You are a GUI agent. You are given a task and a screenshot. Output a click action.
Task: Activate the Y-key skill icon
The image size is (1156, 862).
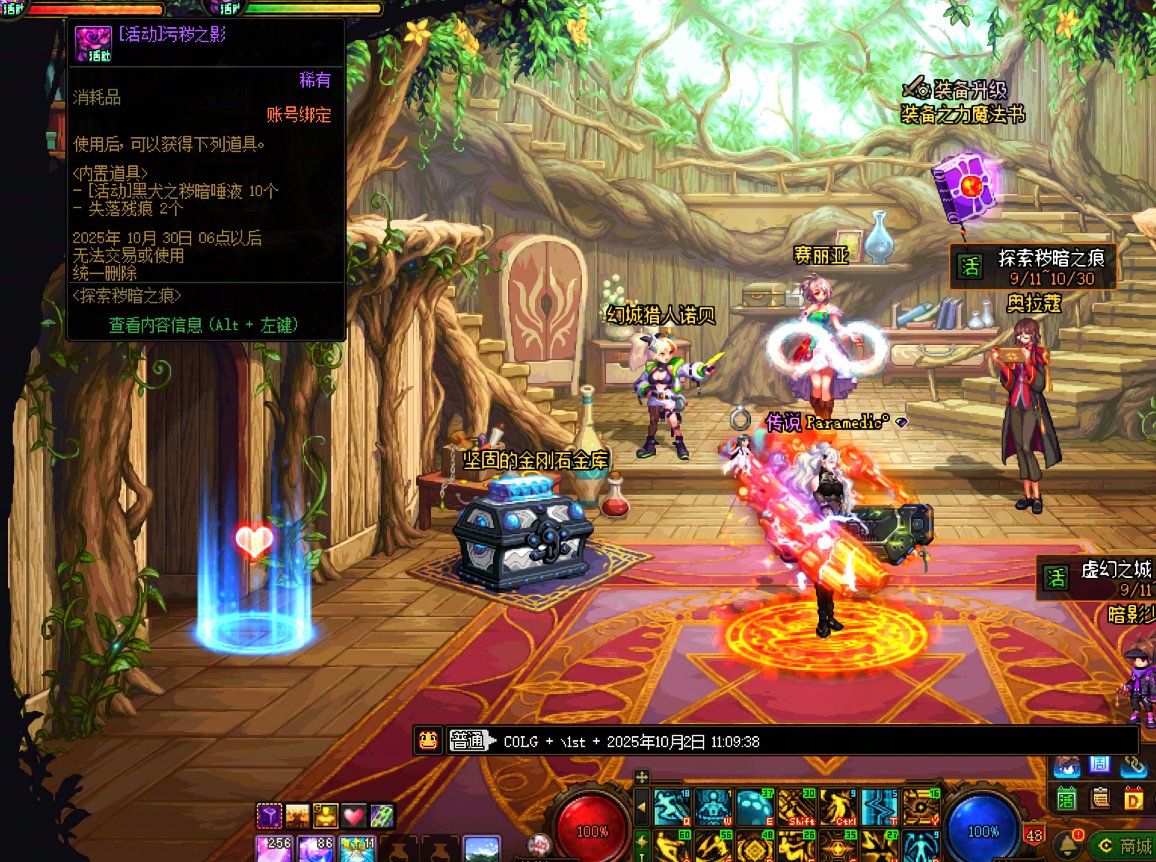pyautogui.click(x=922, y=808)
